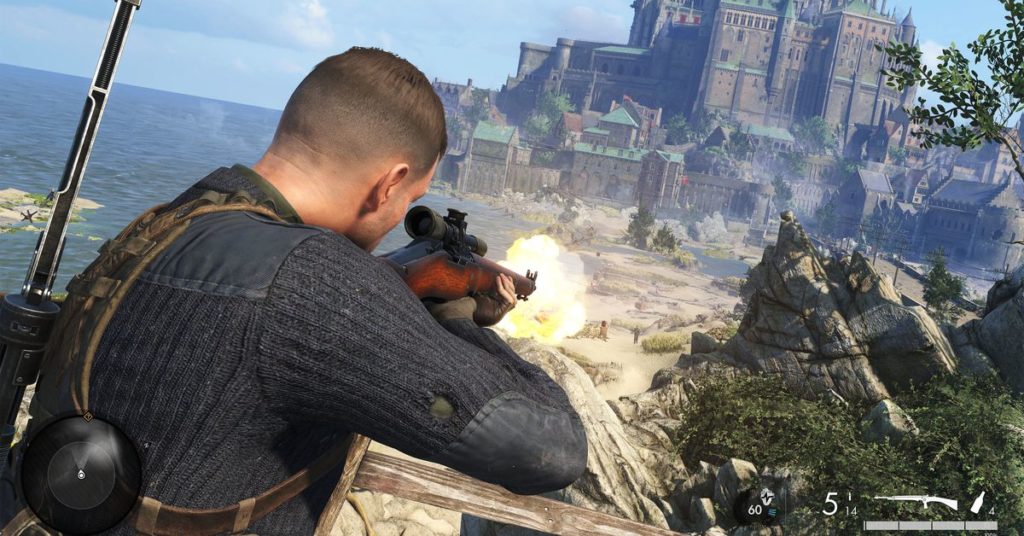Viewport: 1024px width, 536px height.
Task: Click the heart rate pulse icon
Action: (767, 498)
